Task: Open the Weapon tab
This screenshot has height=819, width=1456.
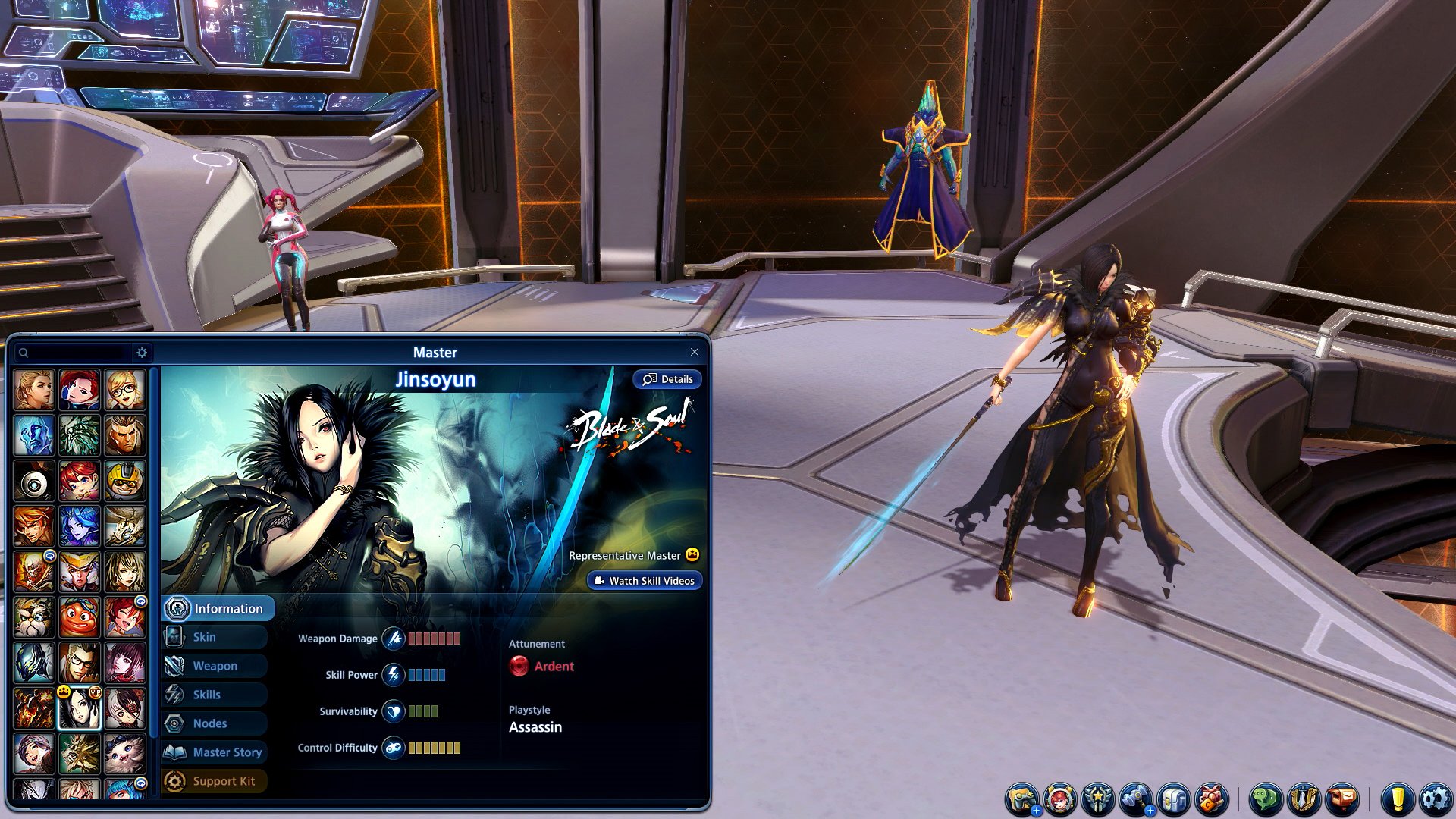Action: coord(215,666)
